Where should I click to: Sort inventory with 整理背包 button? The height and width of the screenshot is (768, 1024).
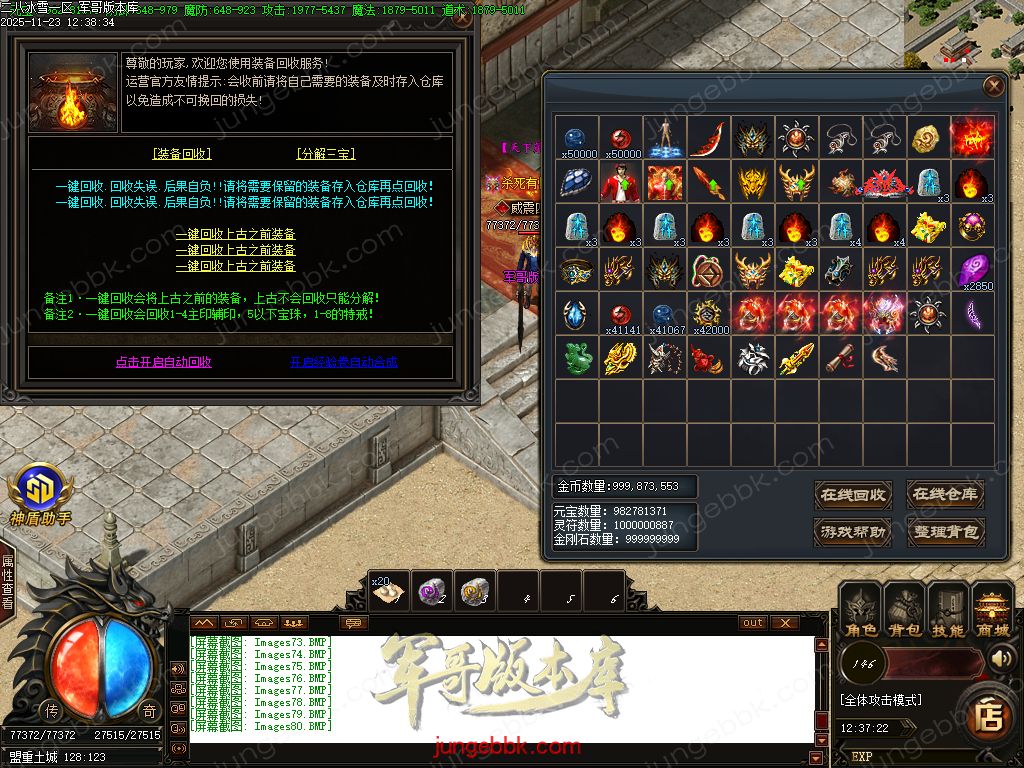pos(945,531)
